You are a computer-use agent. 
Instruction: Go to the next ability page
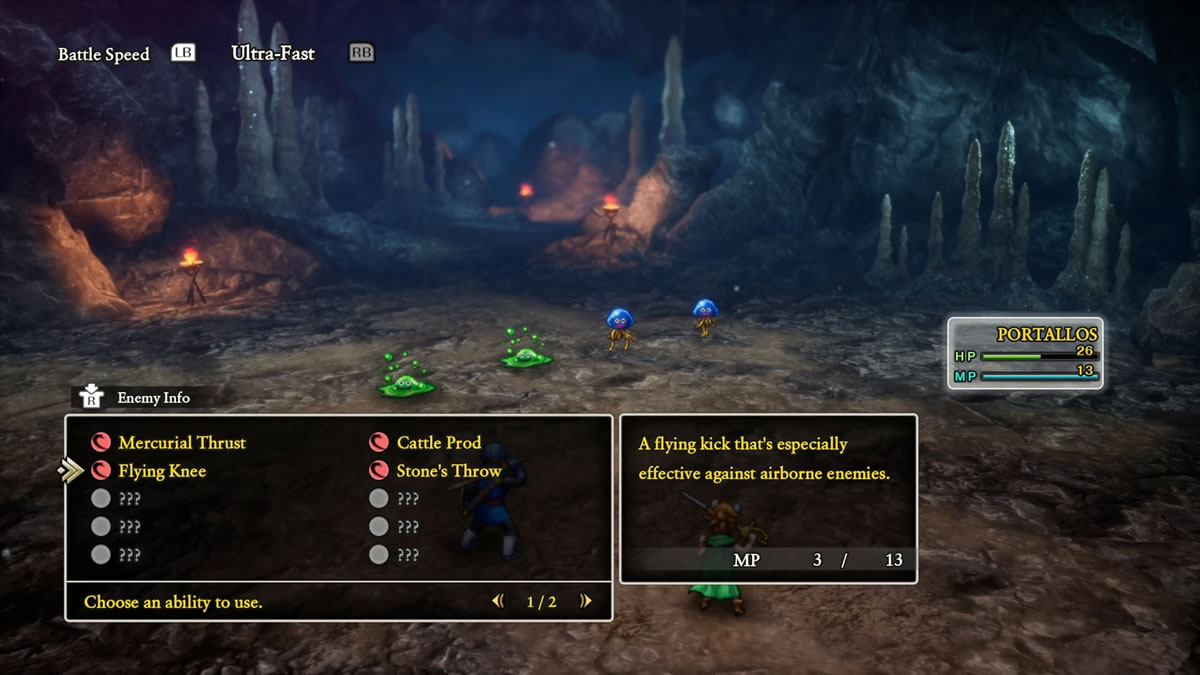pyautogui.click(x=586, y=601)
